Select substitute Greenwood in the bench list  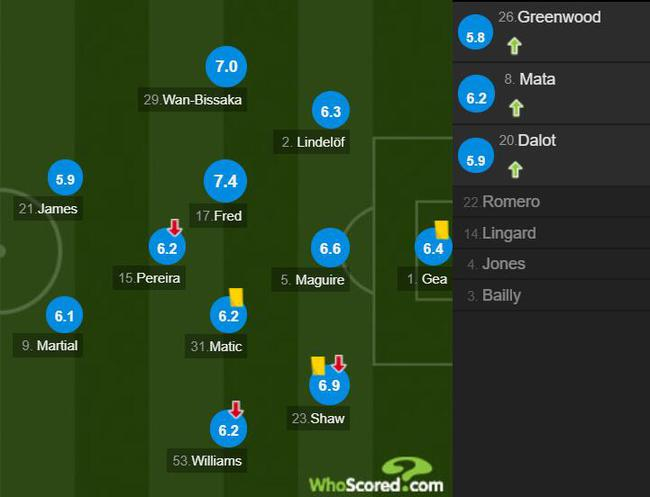pos(550,31)
